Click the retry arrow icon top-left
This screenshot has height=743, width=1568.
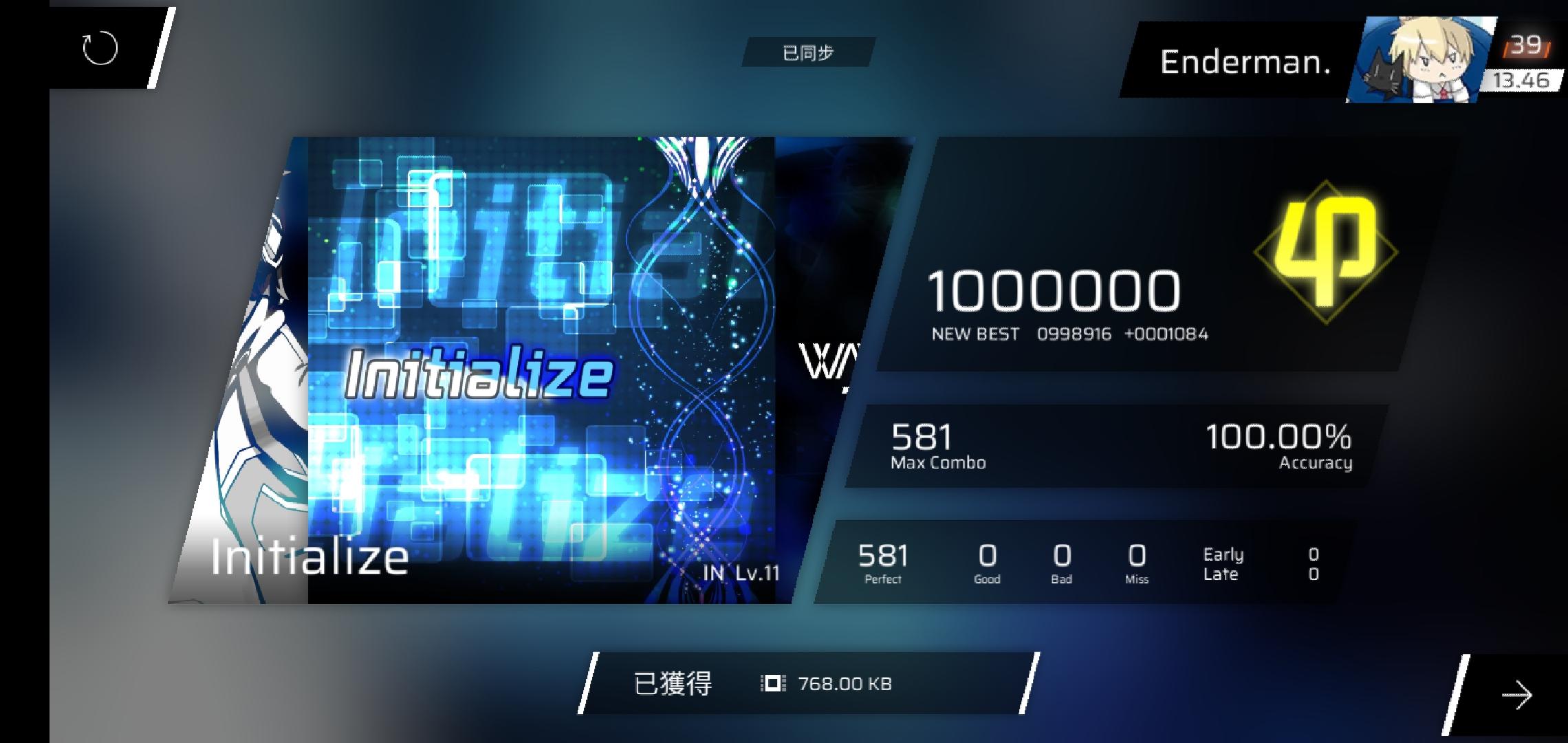99,48
